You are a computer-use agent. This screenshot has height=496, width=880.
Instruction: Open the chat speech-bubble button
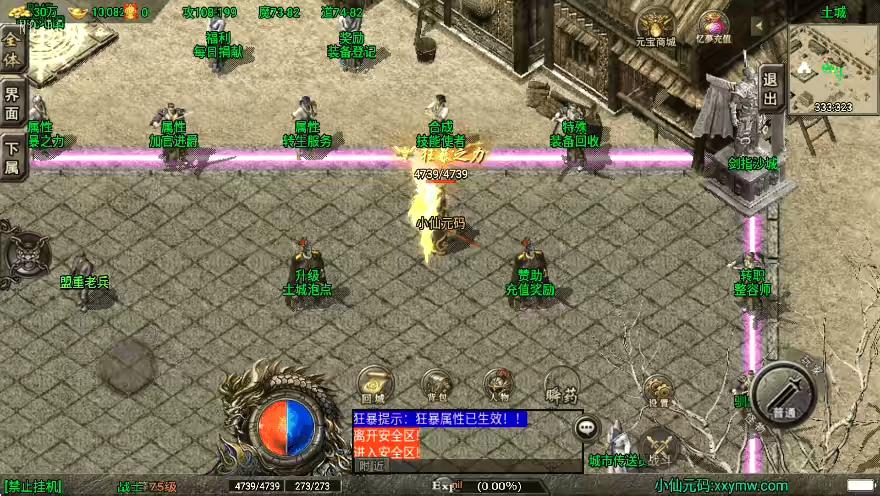point(587,427)
